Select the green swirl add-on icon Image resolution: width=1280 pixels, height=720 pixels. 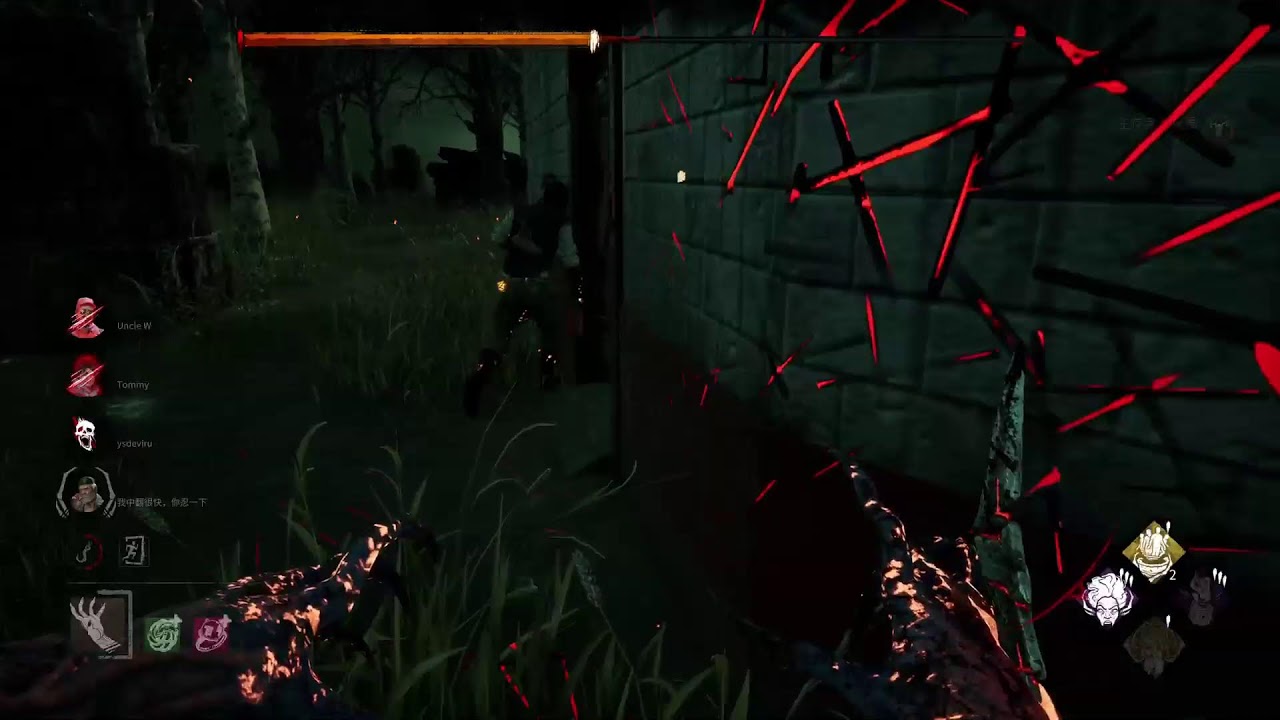[x=163, y=635]
